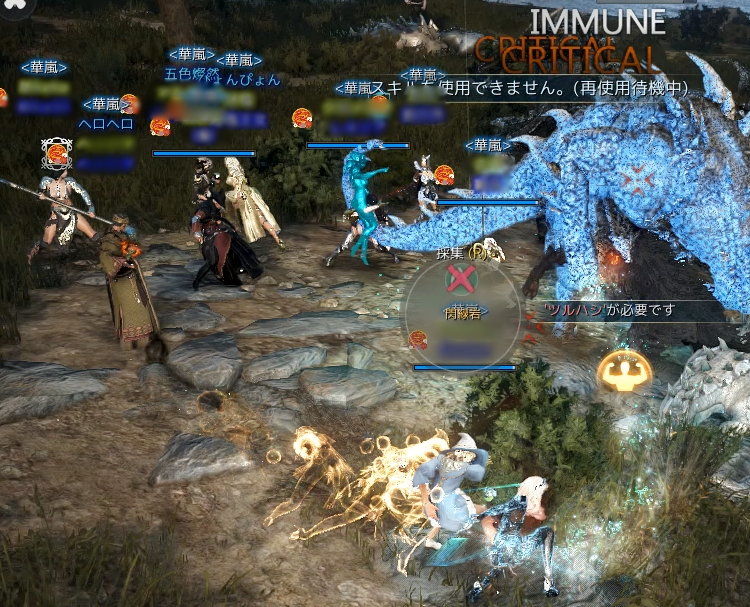The image size is (750, 607).
Task: Select the glowing orange flexing-arms icon
Action: tap(624, 373)
